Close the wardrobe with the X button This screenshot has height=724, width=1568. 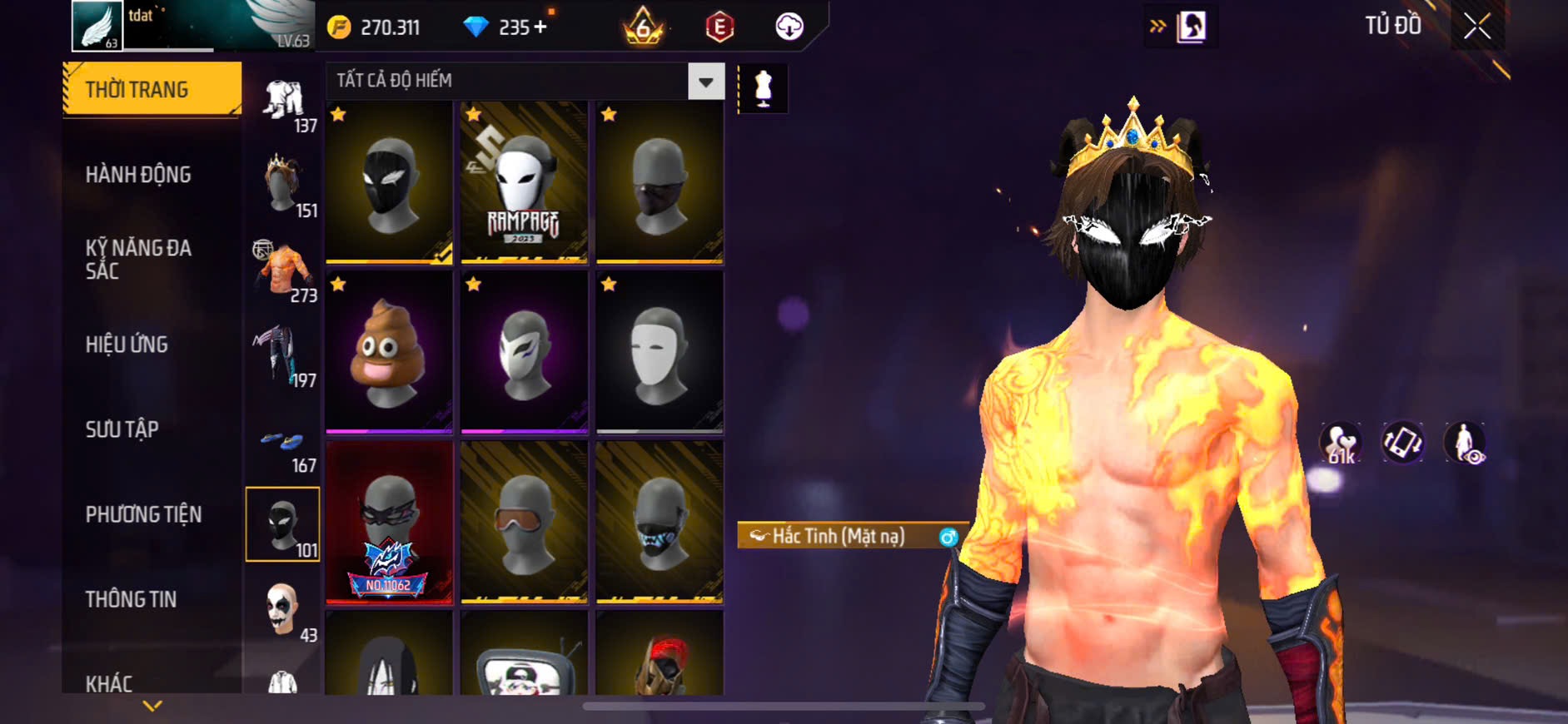1477,27
